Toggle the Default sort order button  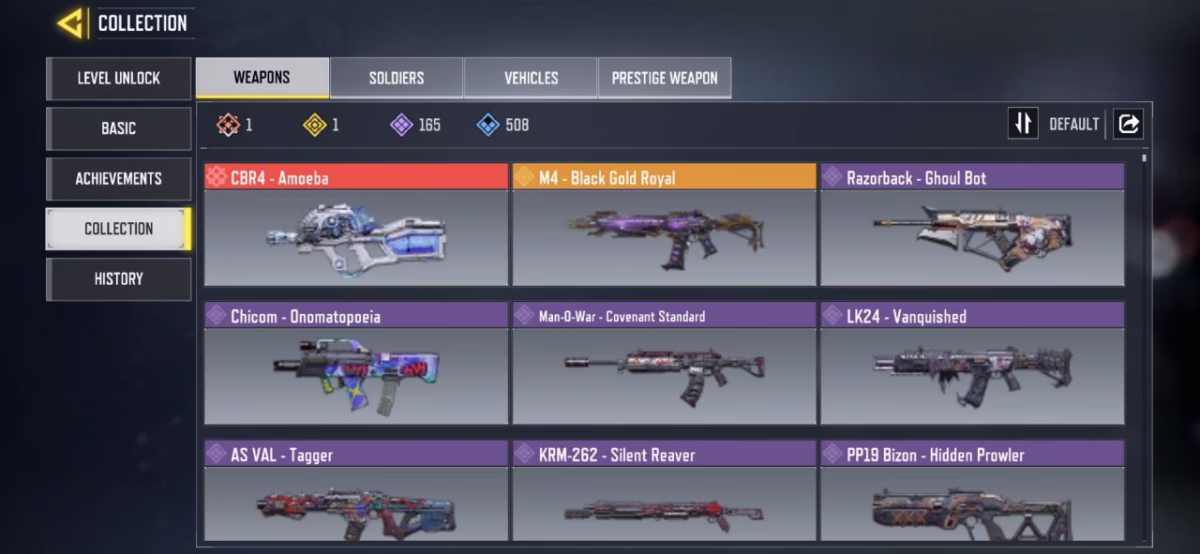pyautogui.click(x=1023, y=124)
